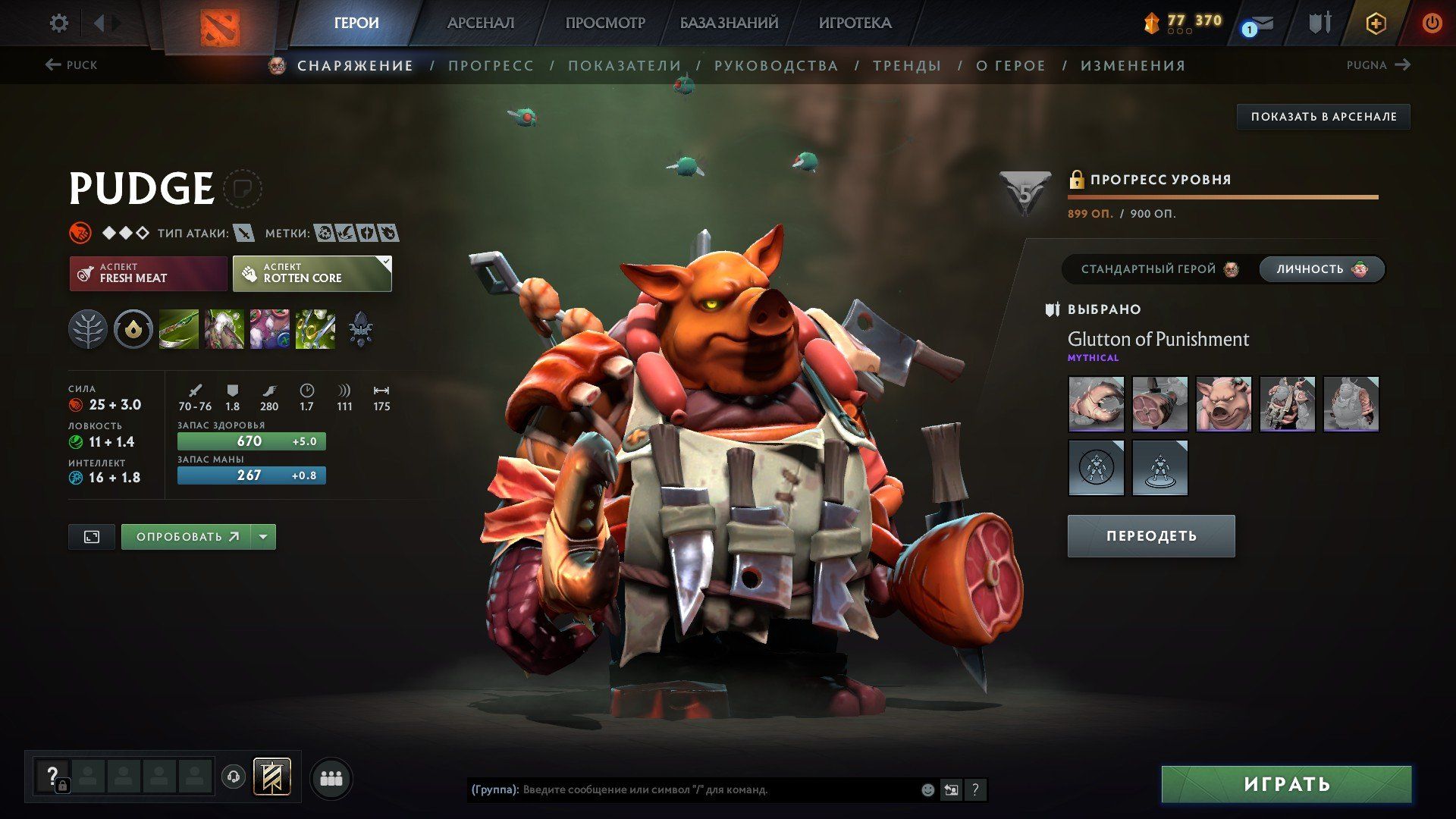This screenshot has height=819, width=1456.
Task: Choose the Rotten Core aspect
Action: tap(312, 273)
